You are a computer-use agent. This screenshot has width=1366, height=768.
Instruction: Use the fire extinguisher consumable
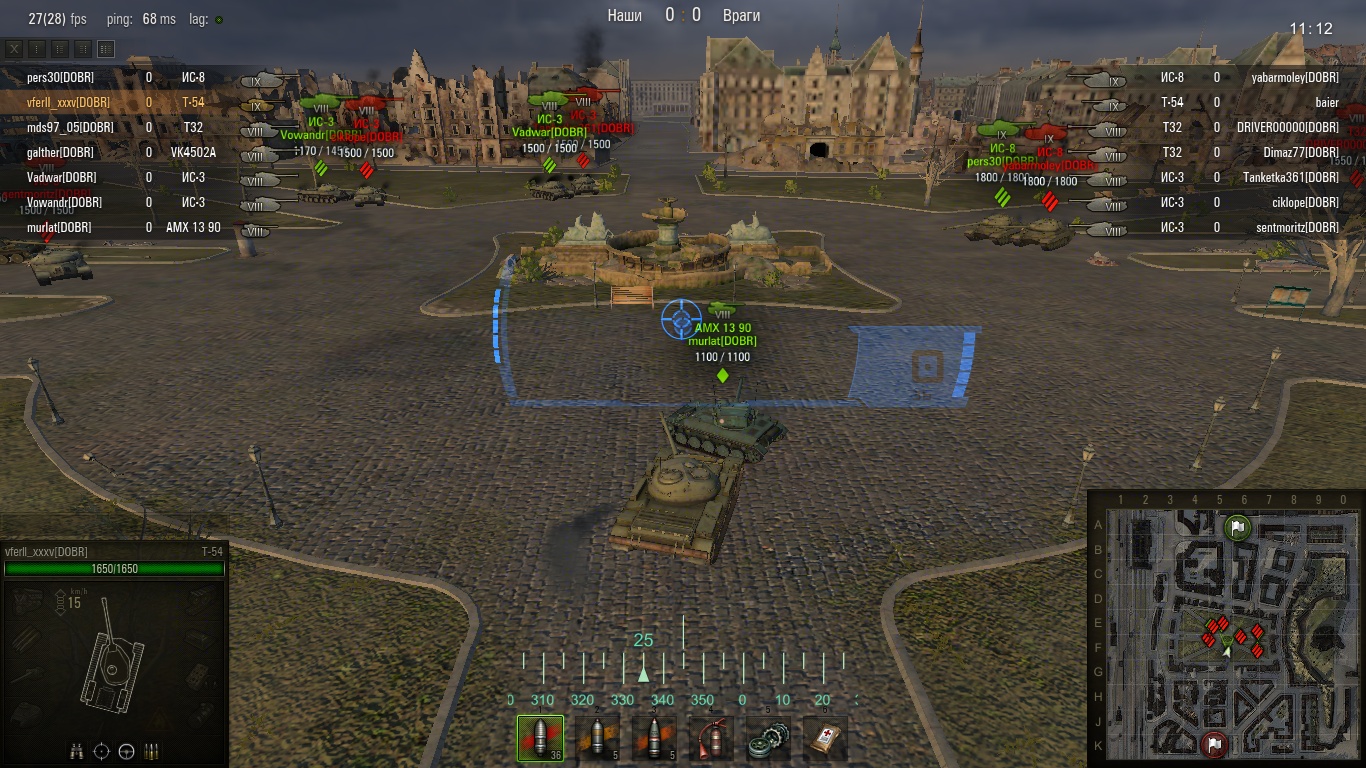pos(711,738)
